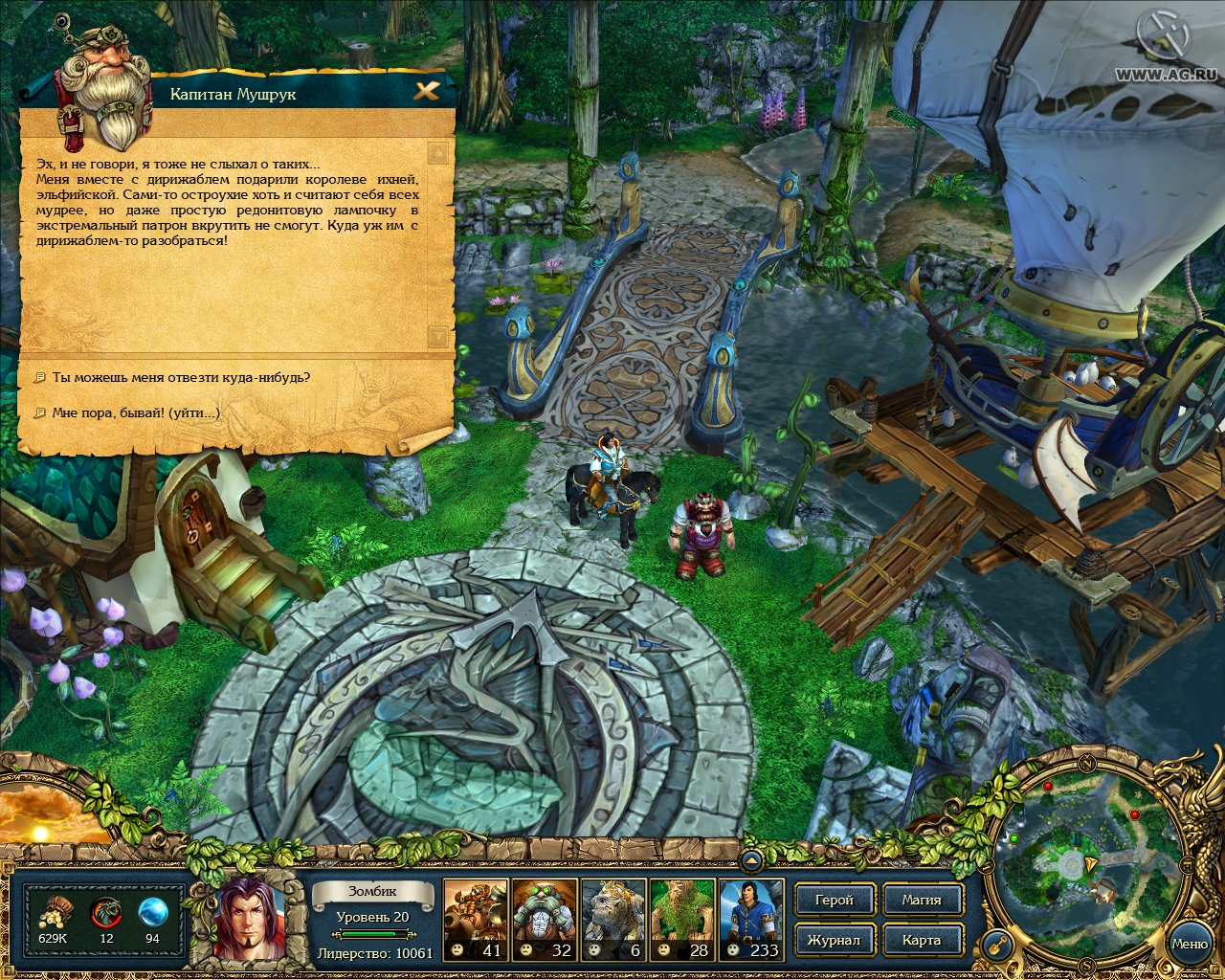
Task: Select the goggled dwarf troop slot with 32
Action: click(x=545, y=919)
